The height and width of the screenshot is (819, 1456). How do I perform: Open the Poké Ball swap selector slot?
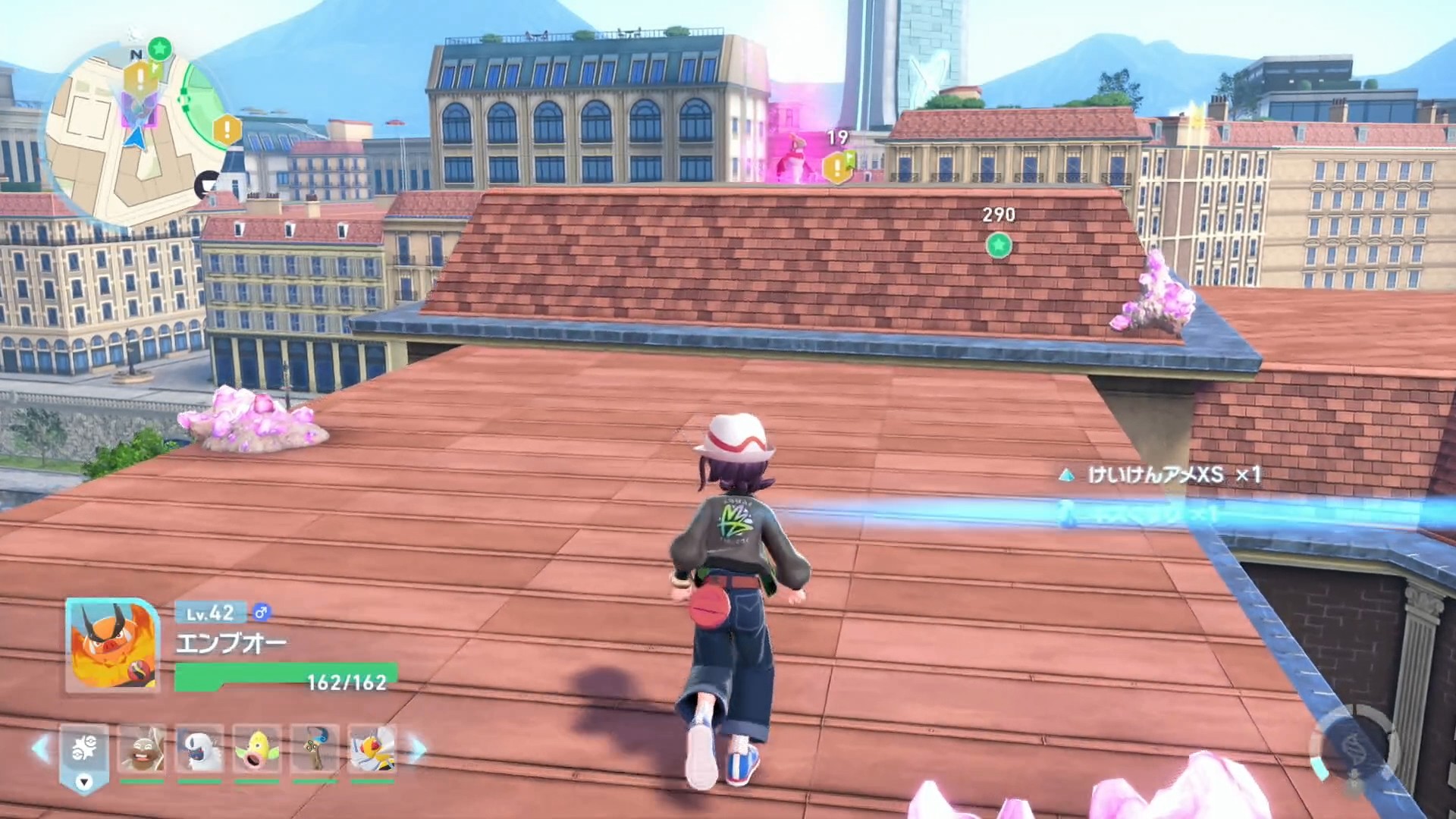point(84,752)
